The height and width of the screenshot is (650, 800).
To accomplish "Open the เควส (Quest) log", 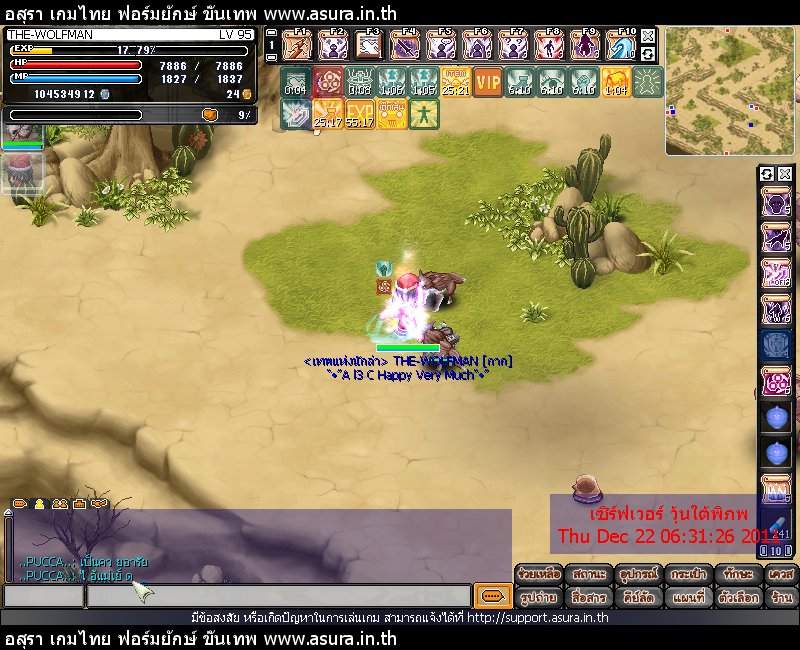I will point(782,575).
